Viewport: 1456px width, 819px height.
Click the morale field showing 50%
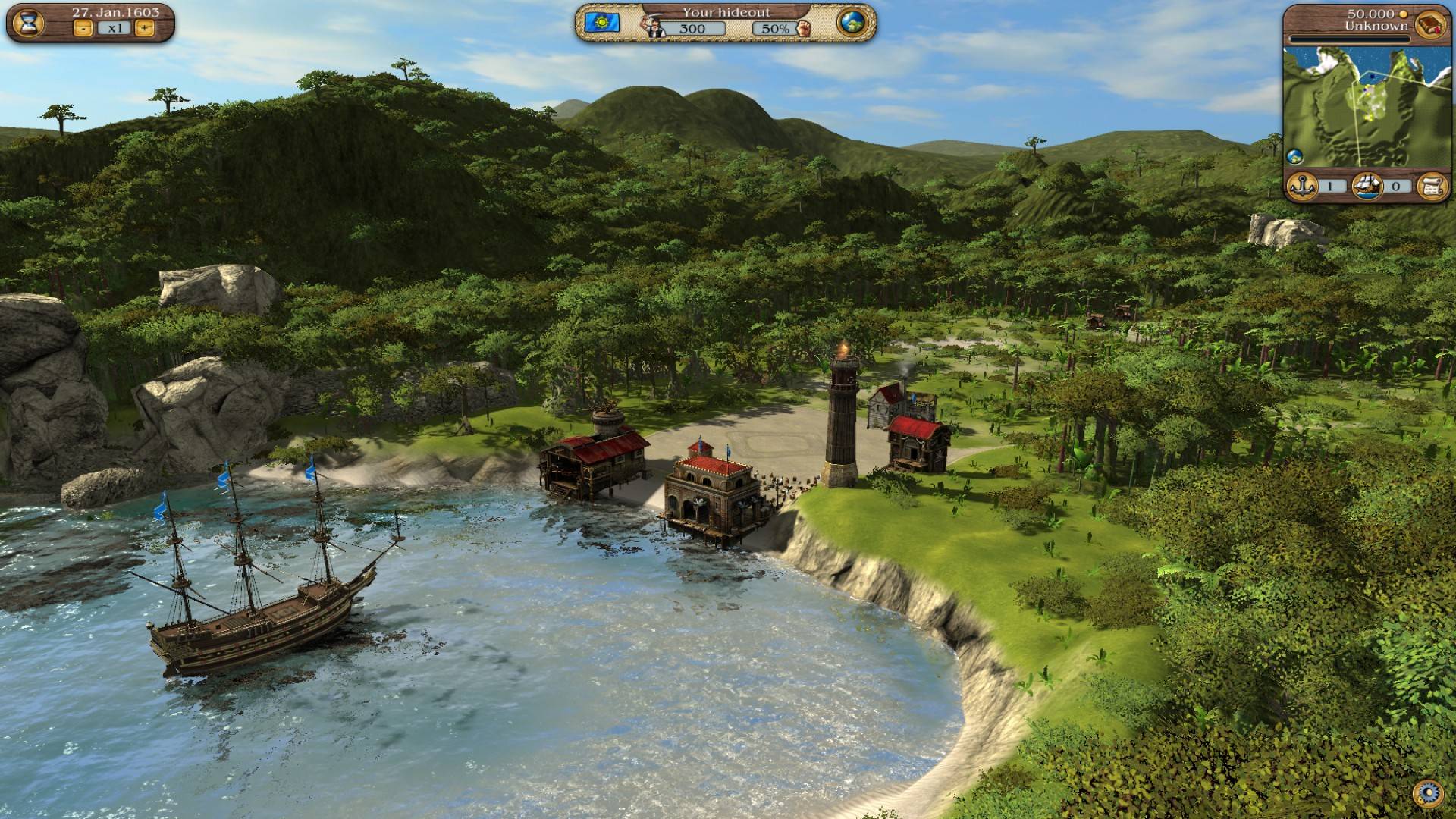point(773,29)
